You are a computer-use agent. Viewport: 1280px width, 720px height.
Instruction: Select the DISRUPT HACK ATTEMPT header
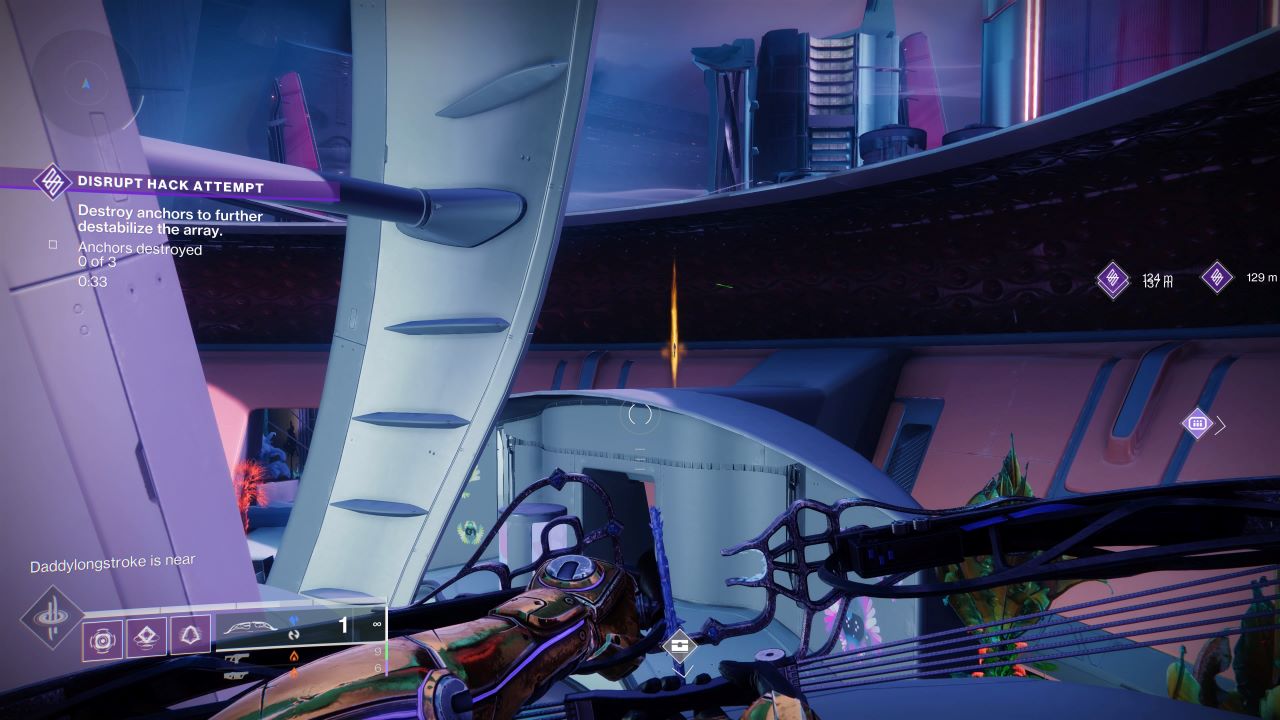pos(170,184)
